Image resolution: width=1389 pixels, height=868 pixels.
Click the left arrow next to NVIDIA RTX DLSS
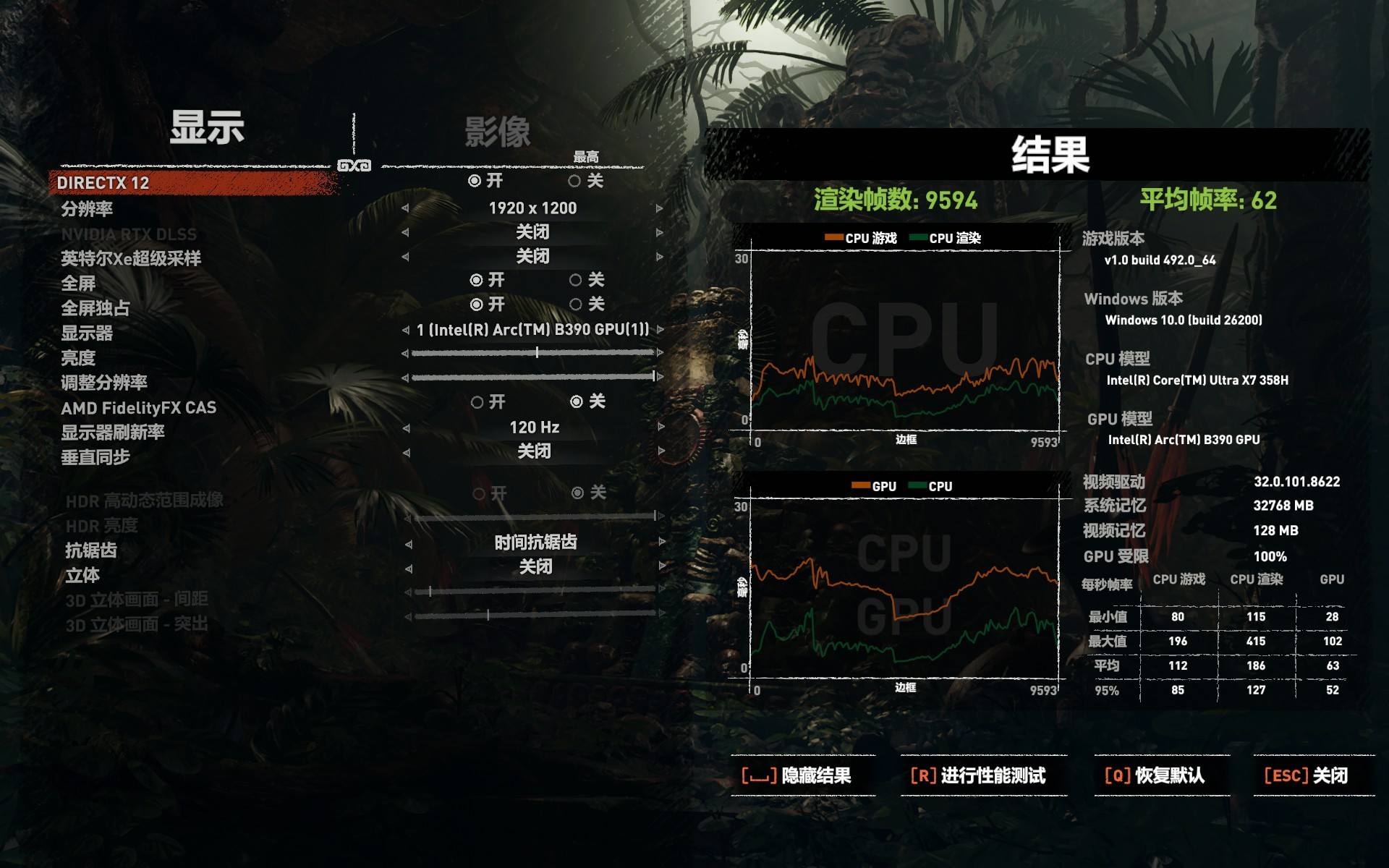[x=405, y=233]
